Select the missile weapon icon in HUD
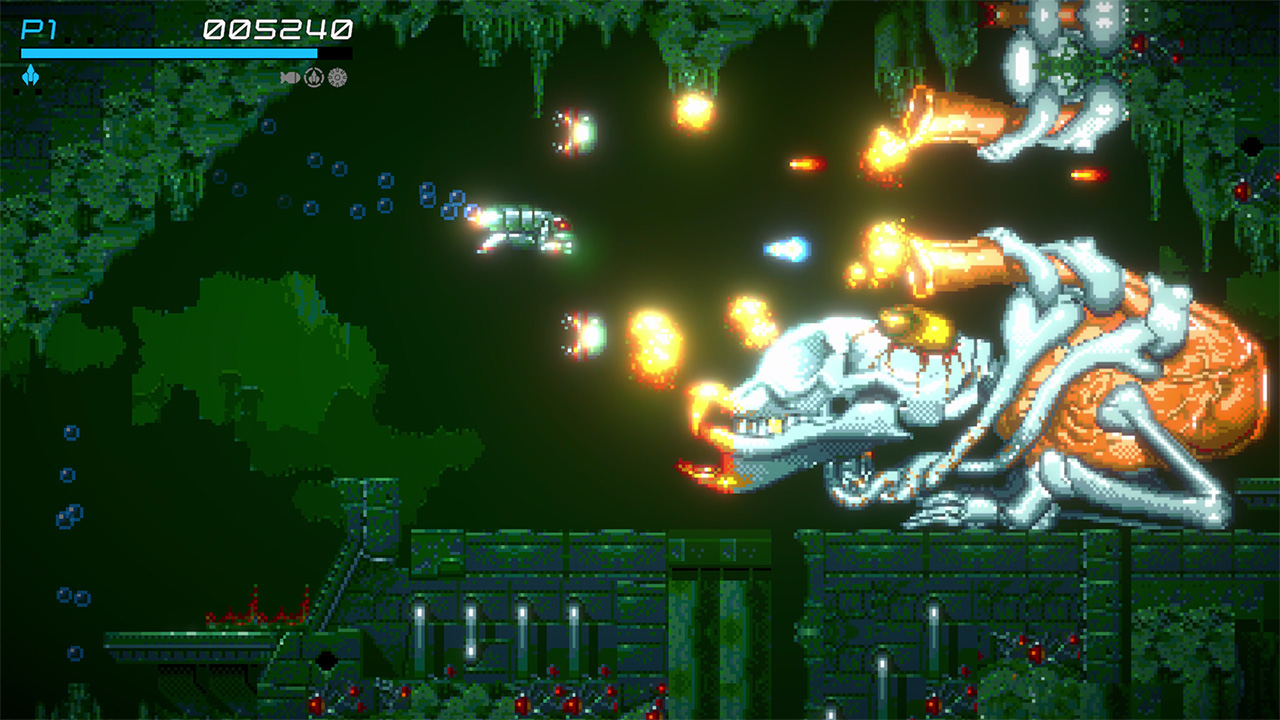 point(290,76)
